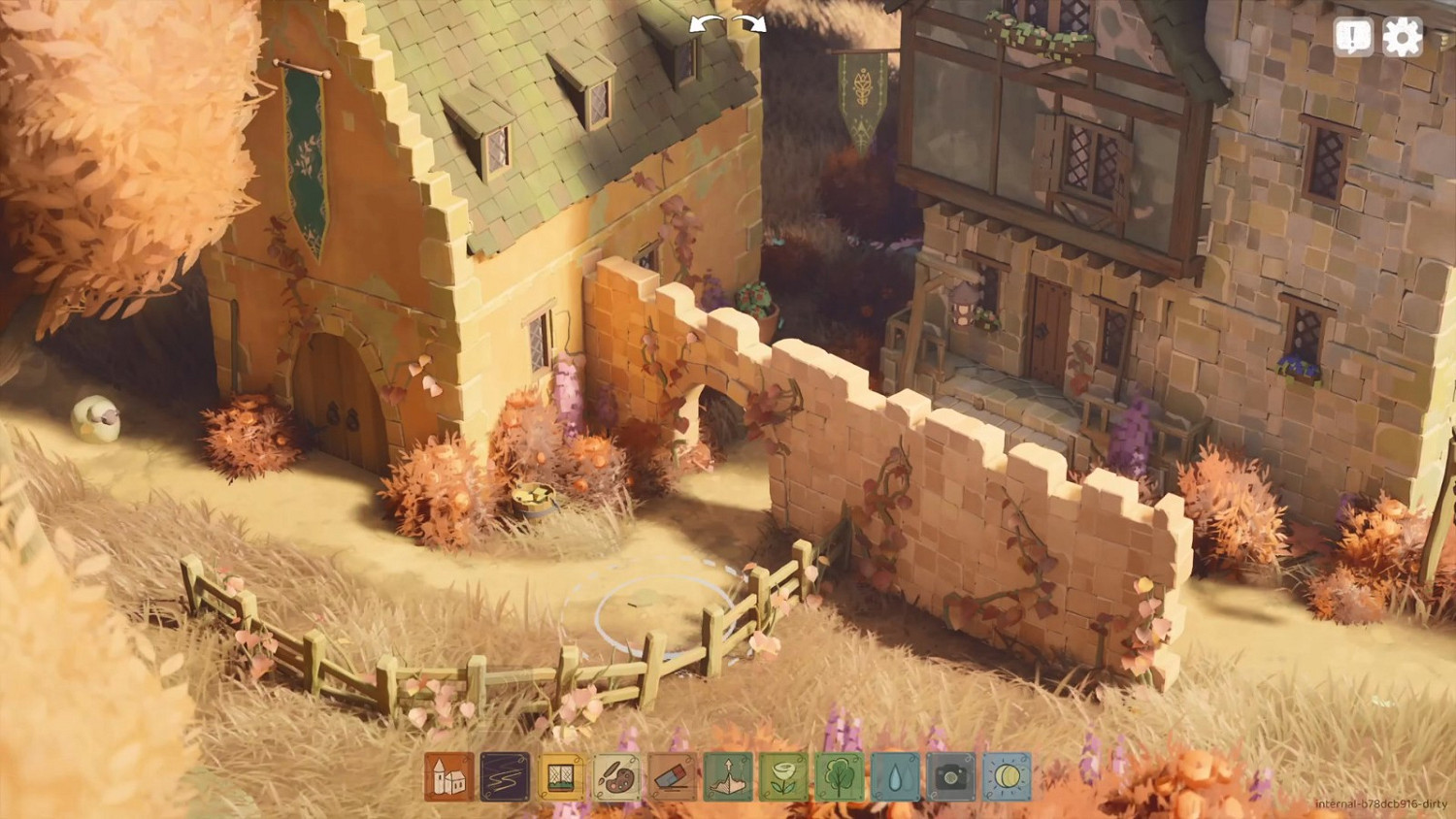Open the settings gear menu
The width and height of the screenshot is (1456, 819).
1402,37
